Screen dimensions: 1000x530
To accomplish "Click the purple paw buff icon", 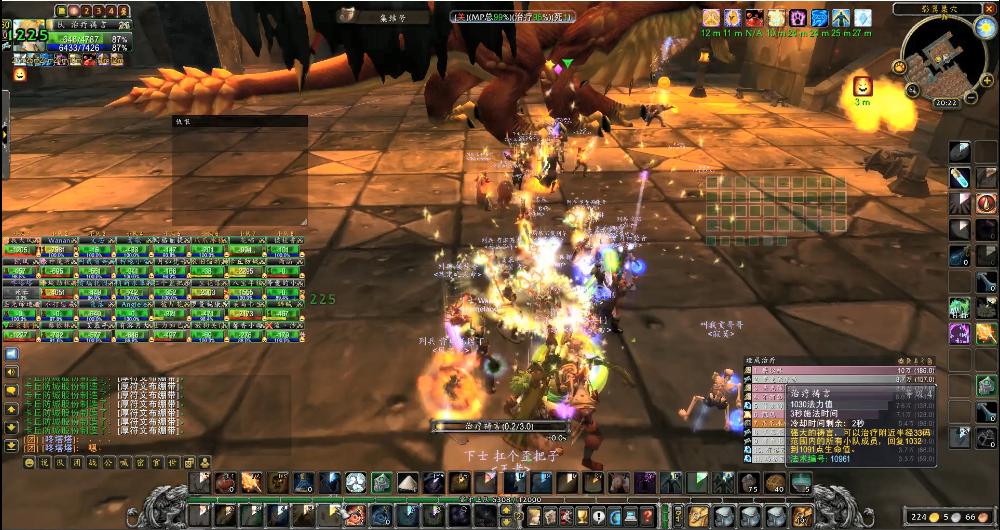I will pos(799,18).
